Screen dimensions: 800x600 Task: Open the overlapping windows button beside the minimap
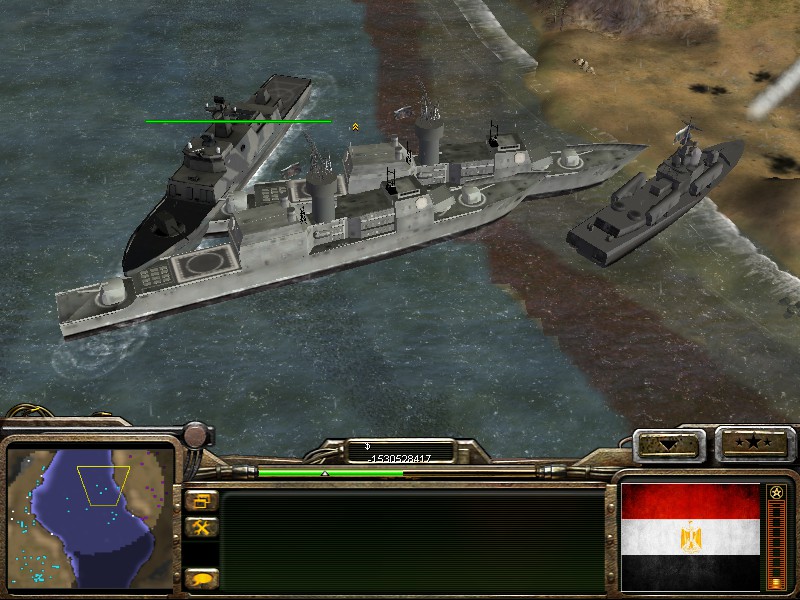click(x=201, y=501)
